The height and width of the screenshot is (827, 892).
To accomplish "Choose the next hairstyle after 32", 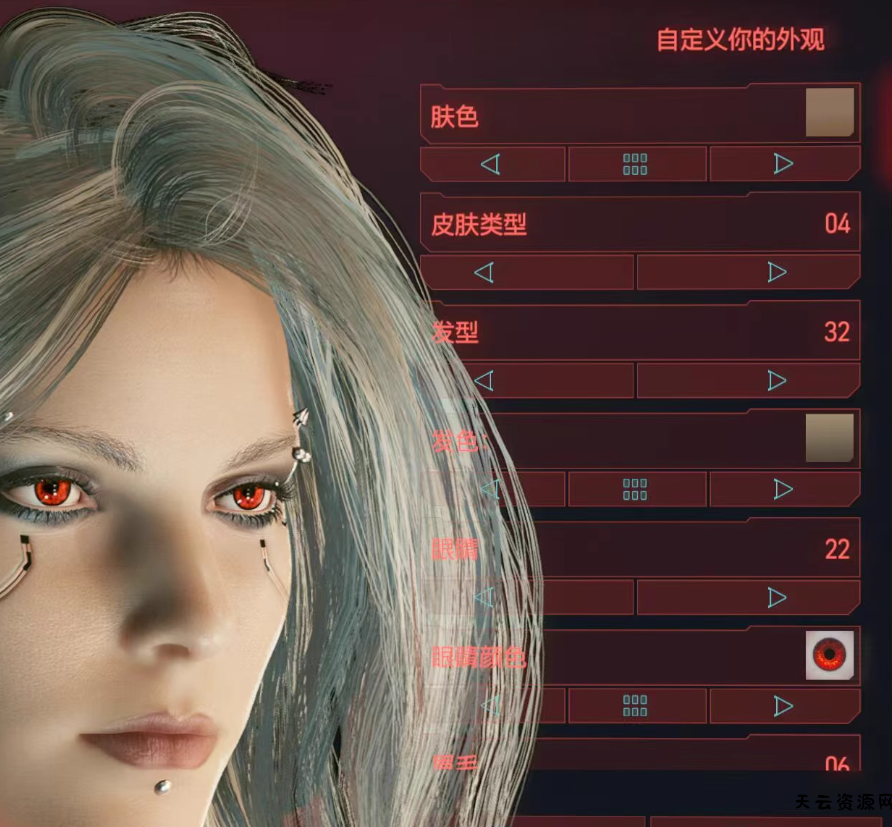I will click(x=776, y=380).
